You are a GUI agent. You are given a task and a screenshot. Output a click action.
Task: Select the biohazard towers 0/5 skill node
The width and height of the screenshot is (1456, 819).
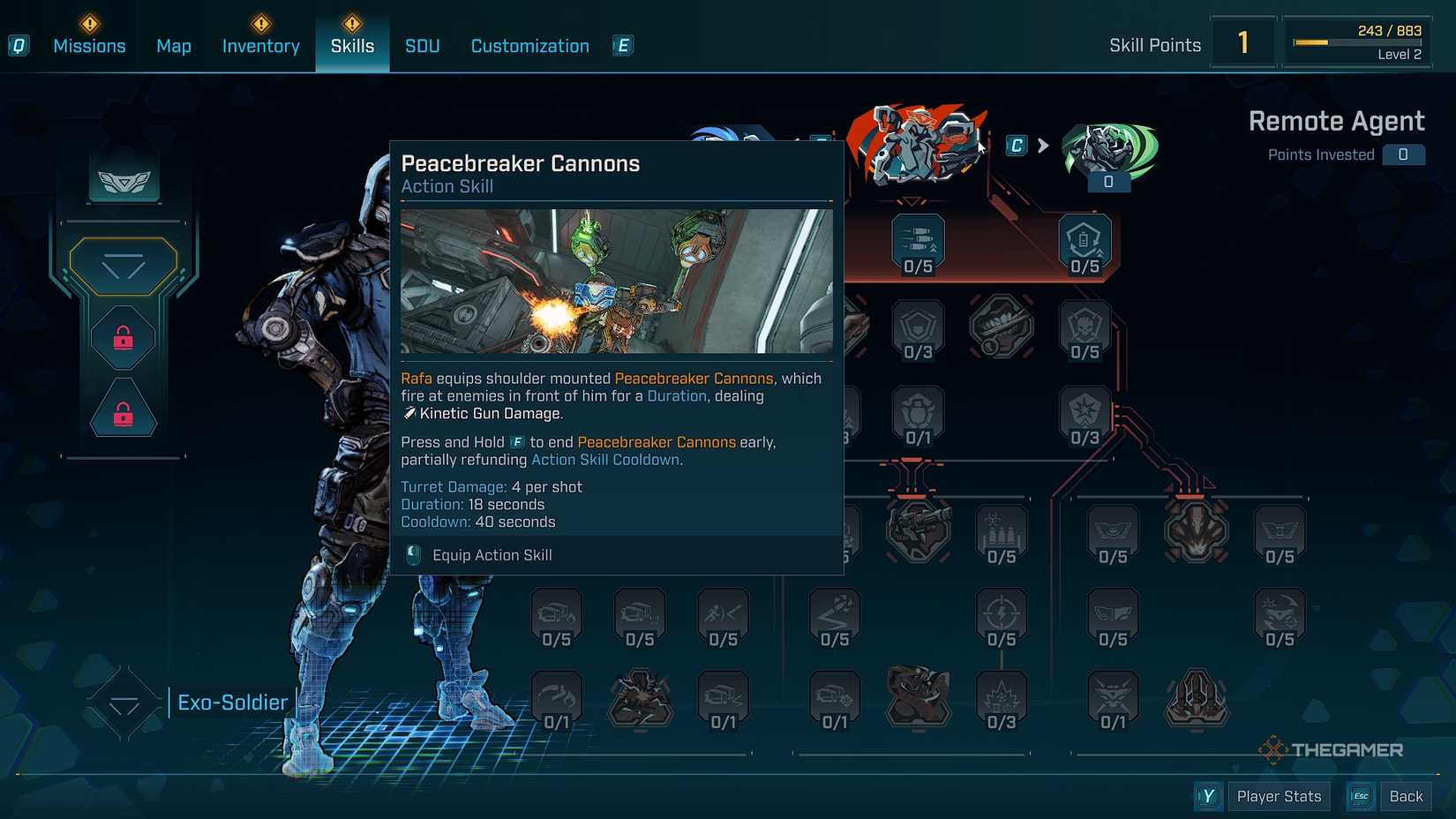click(x=1002, y=531)
